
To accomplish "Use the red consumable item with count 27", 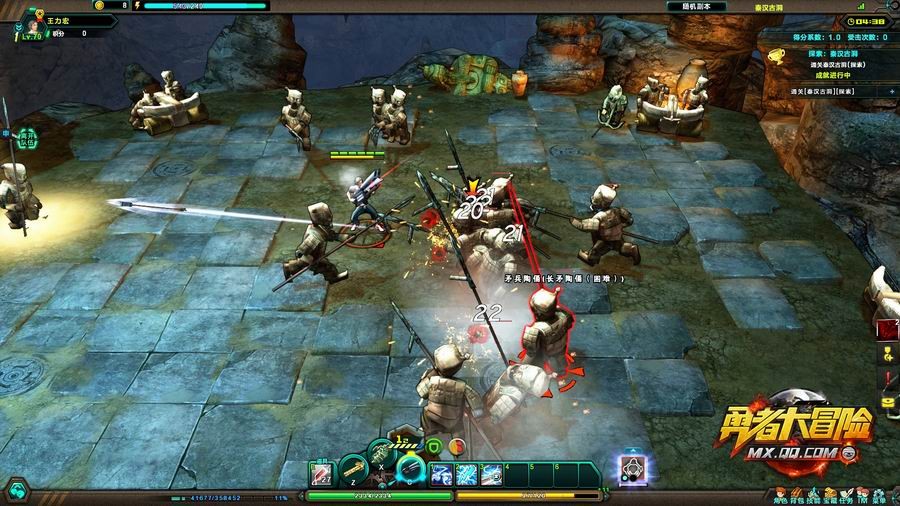I will (322, 473).
